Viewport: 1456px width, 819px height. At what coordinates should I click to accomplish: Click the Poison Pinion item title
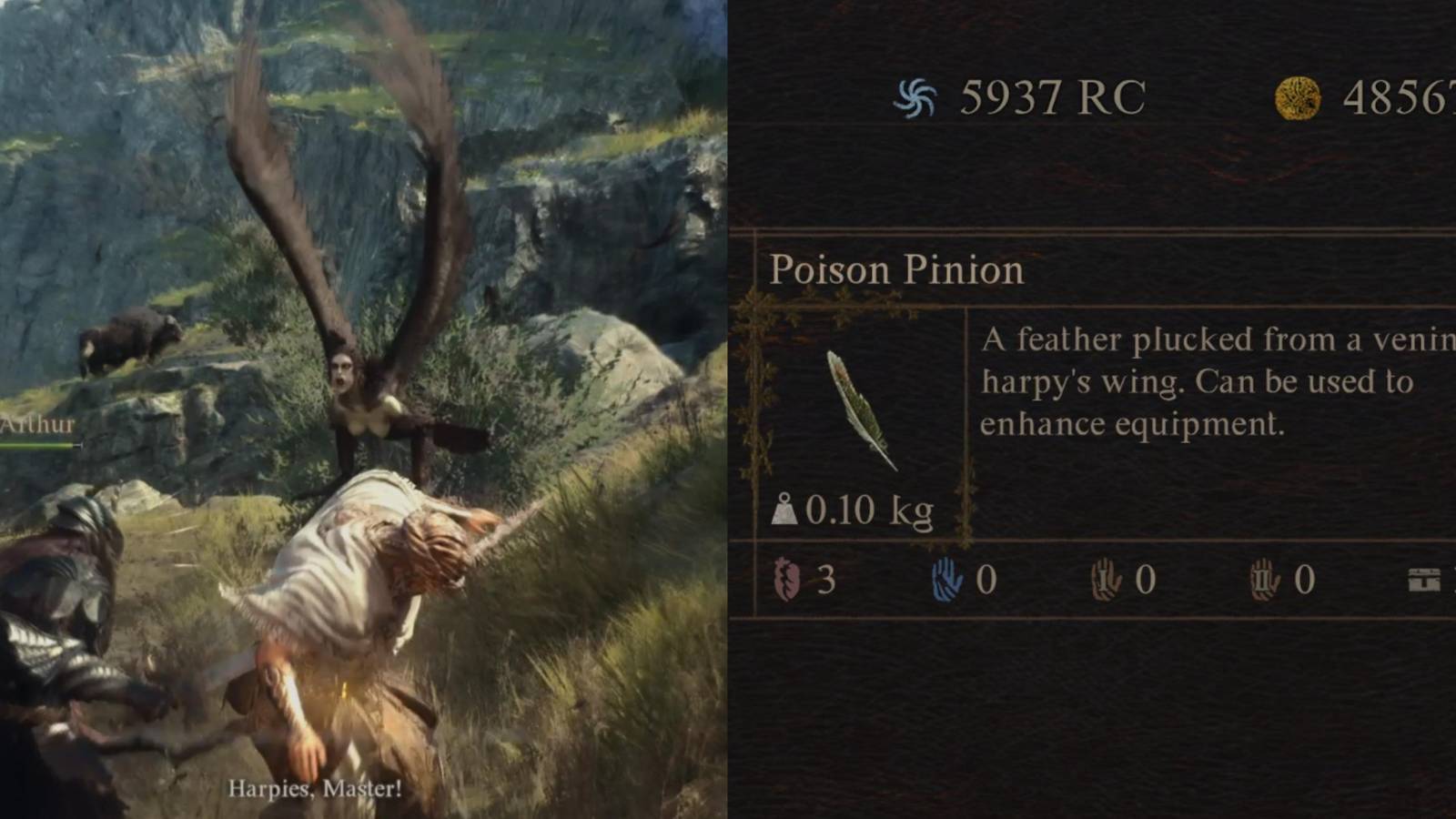[x=896, y=270]
